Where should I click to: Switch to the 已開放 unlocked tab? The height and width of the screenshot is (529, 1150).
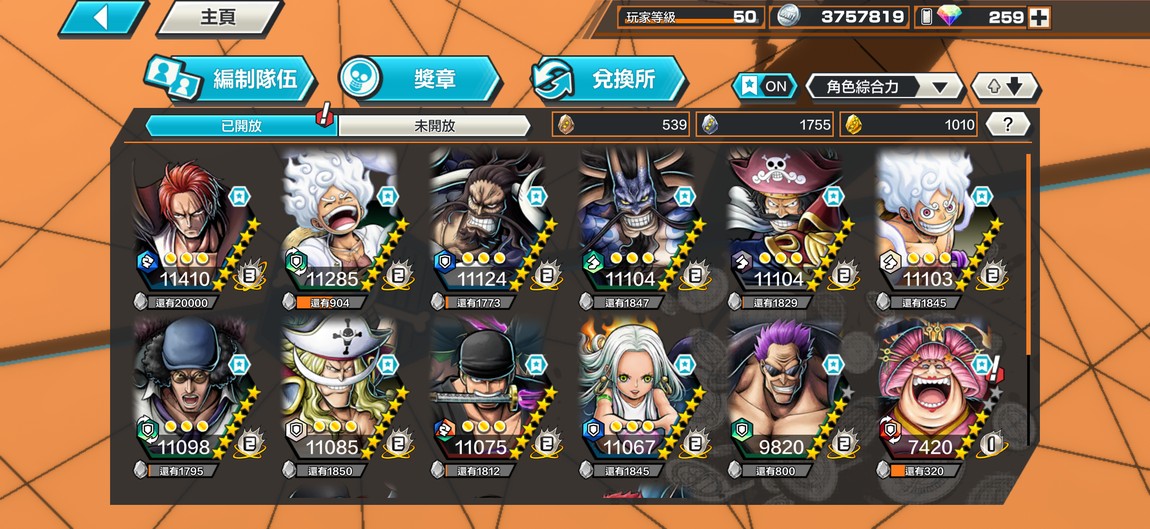pyautogui.click(x=241, y=125)
